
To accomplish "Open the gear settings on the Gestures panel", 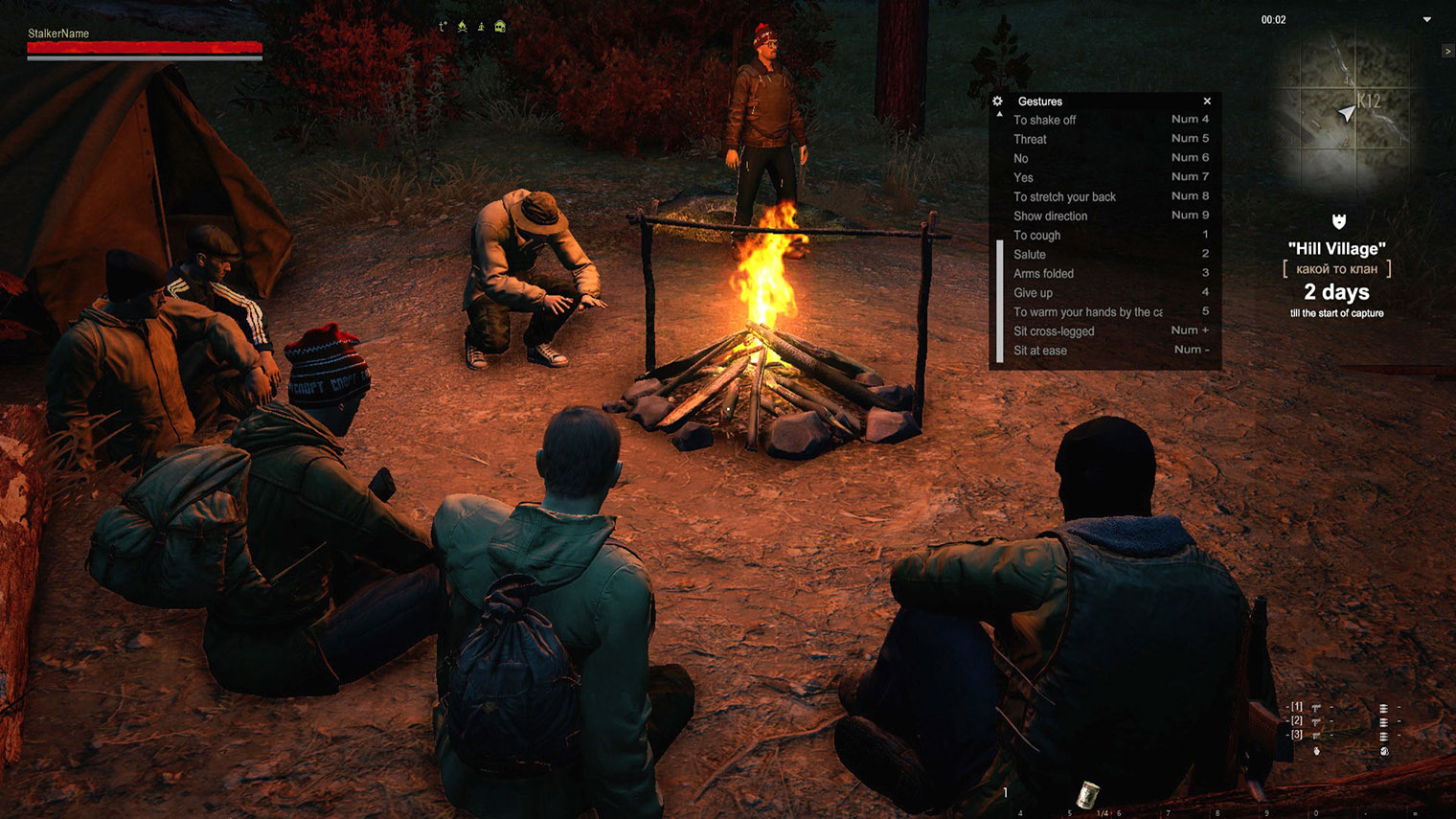I will (997, 101).
